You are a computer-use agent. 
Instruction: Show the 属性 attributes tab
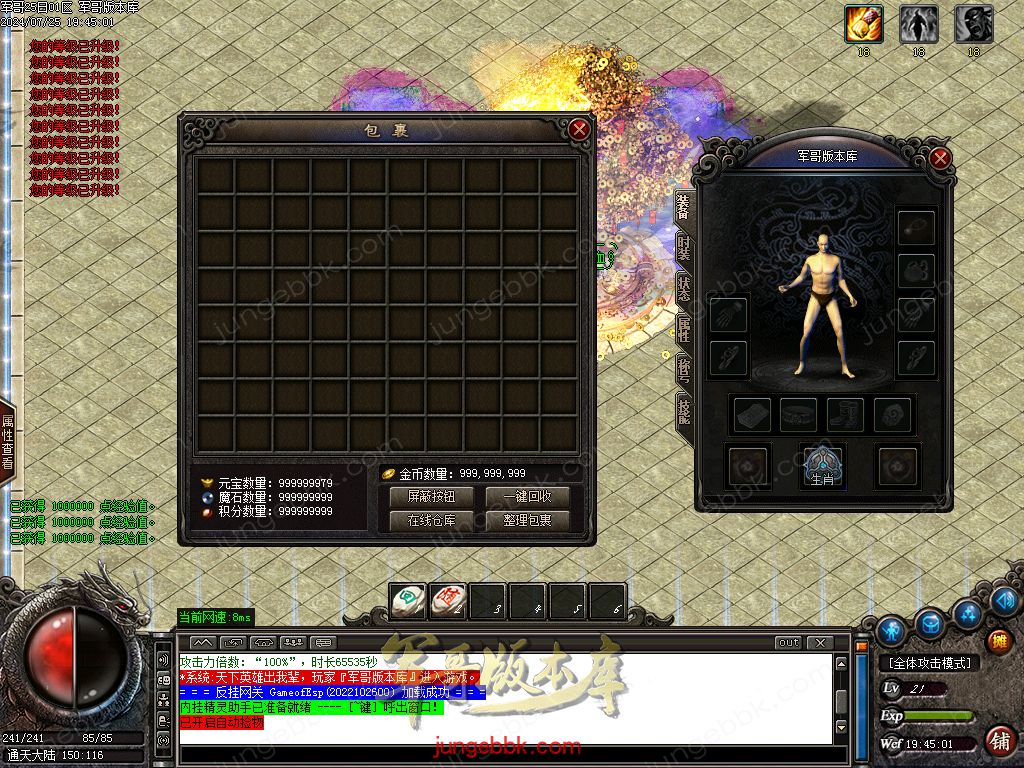[x=684, y=330]
